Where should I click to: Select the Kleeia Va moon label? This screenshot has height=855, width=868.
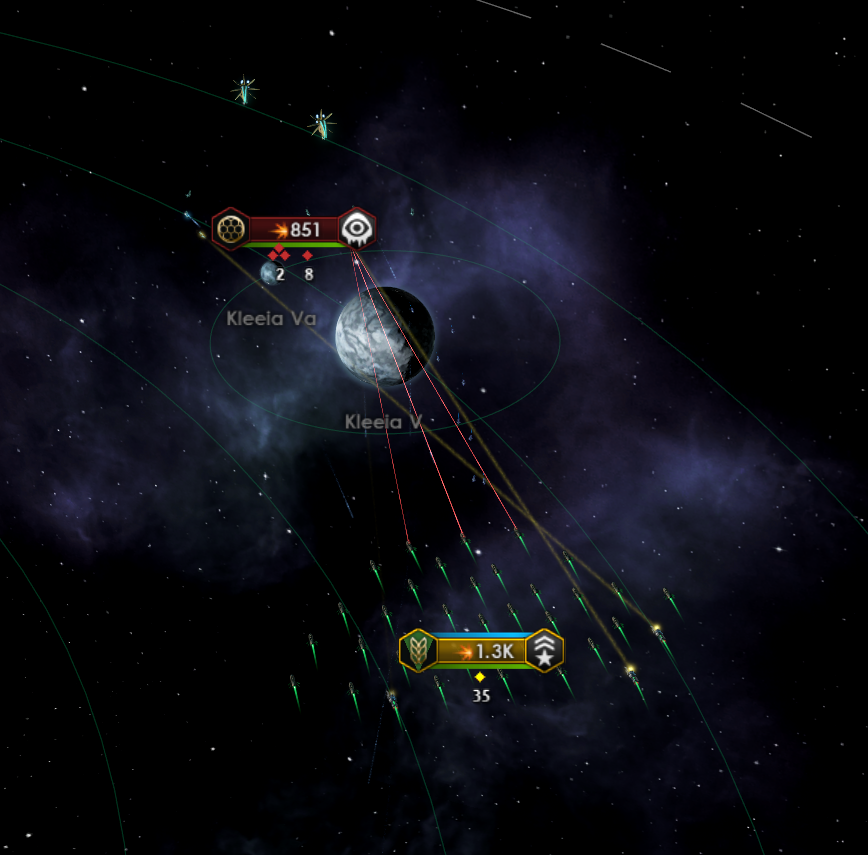pyautogui.click(x=271, y=319)
